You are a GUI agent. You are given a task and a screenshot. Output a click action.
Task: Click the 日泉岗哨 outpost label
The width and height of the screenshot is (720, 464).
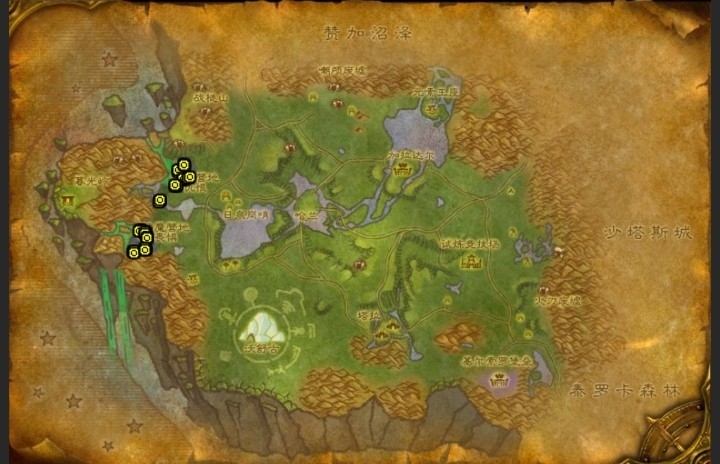[x=247, y=214]
